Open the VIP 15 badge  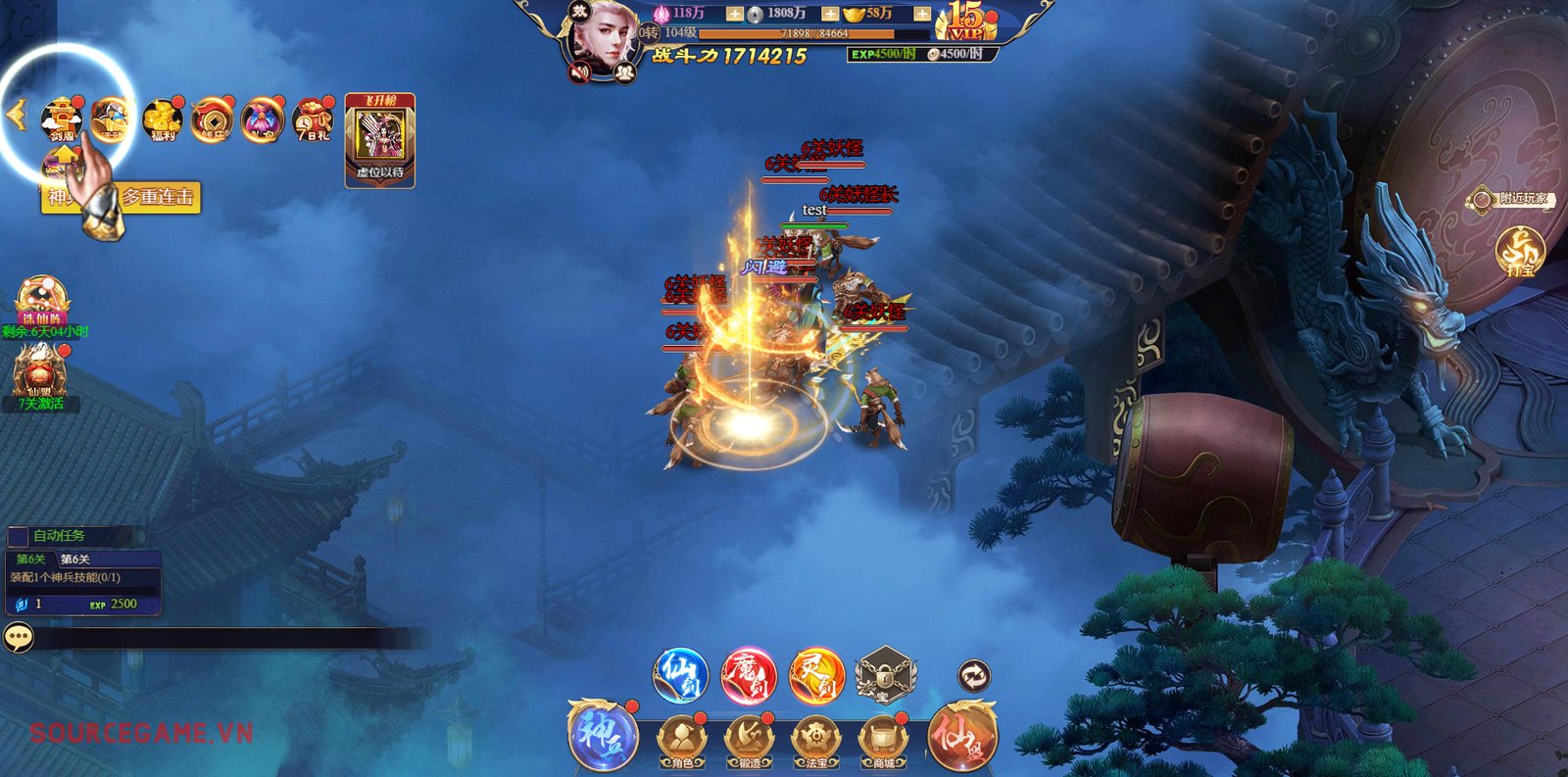click(967, 22)
